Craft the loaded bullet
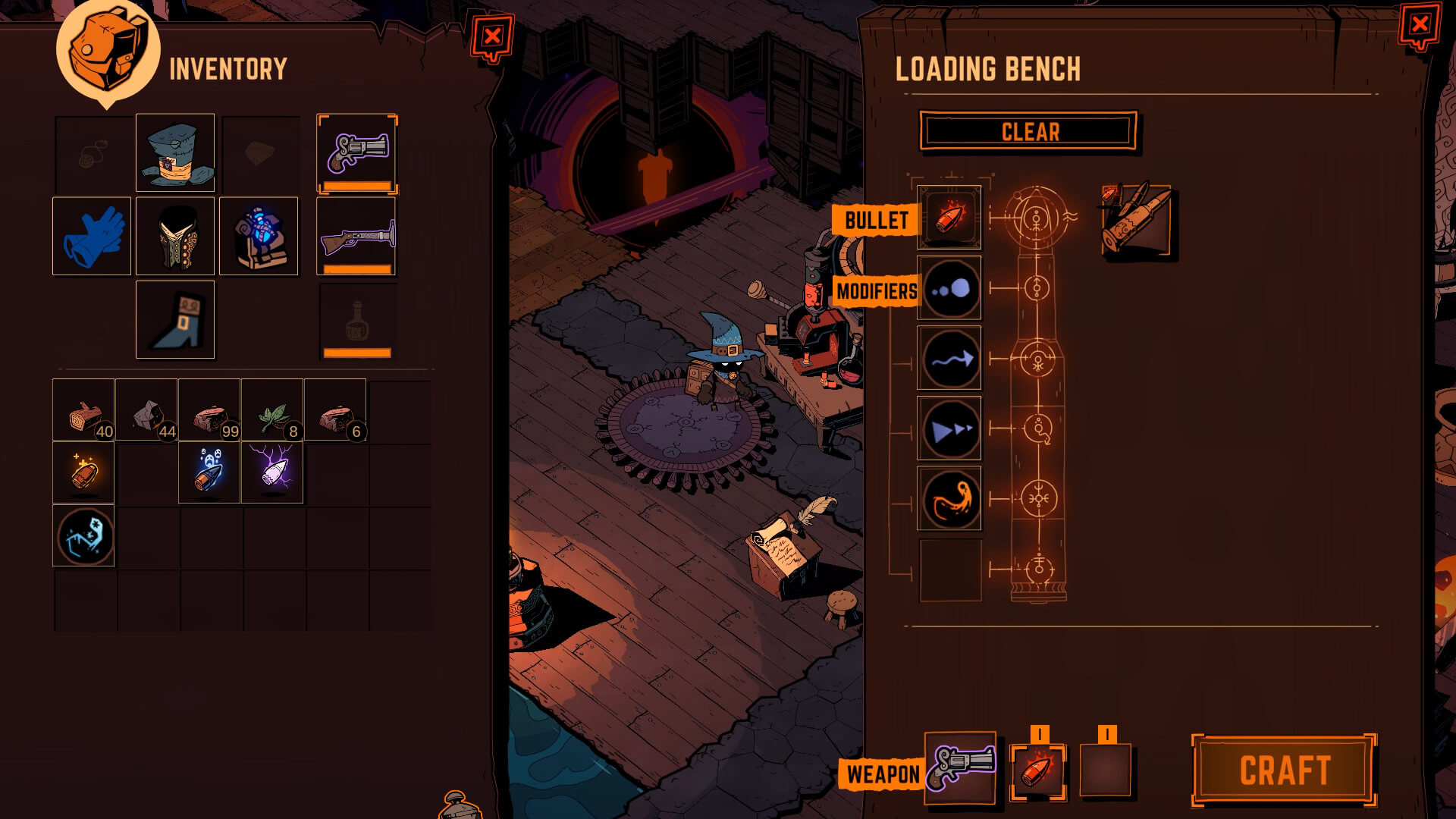This screenshot has width=1456, height=819. point(1284,770)
